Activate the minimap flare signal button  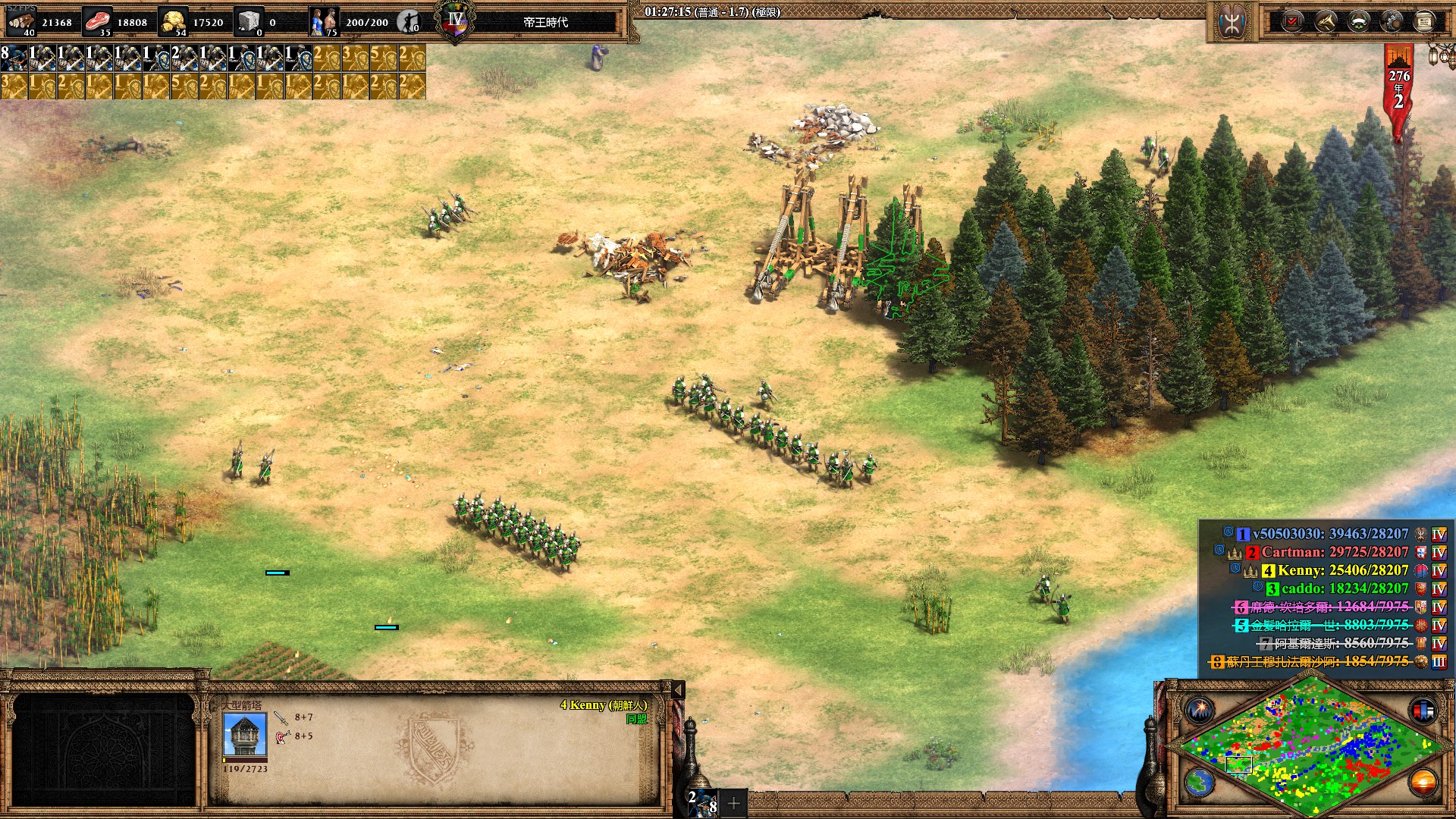click(x=1200, y=711)
